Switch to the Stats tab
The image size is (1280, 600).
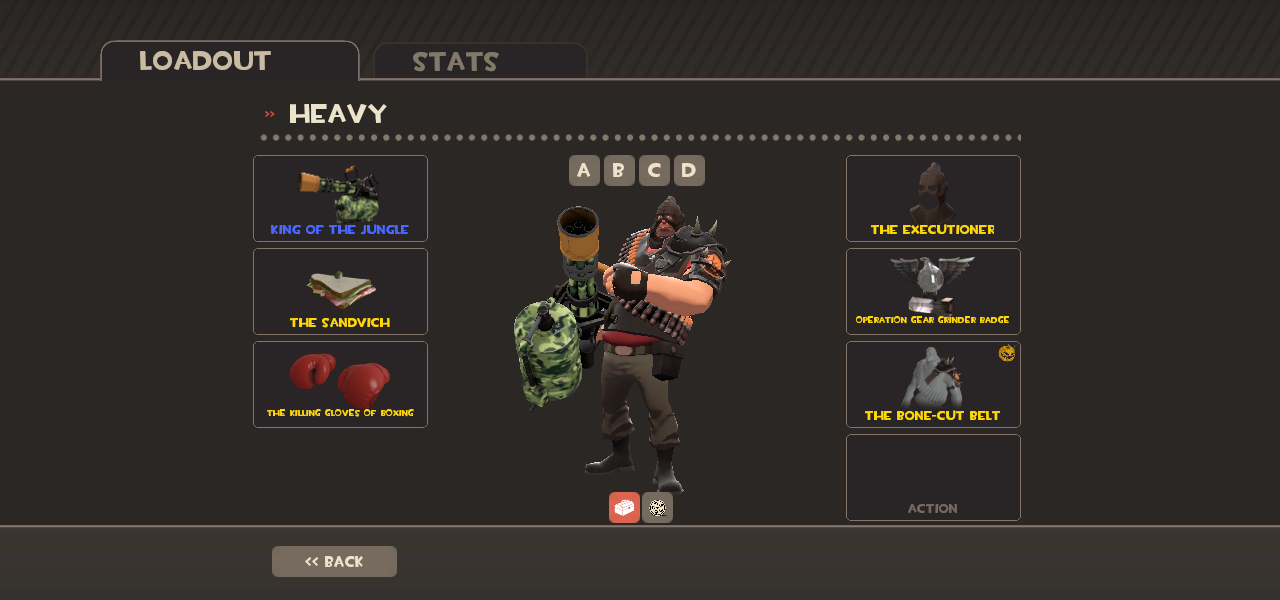click(x=479, y=61)
